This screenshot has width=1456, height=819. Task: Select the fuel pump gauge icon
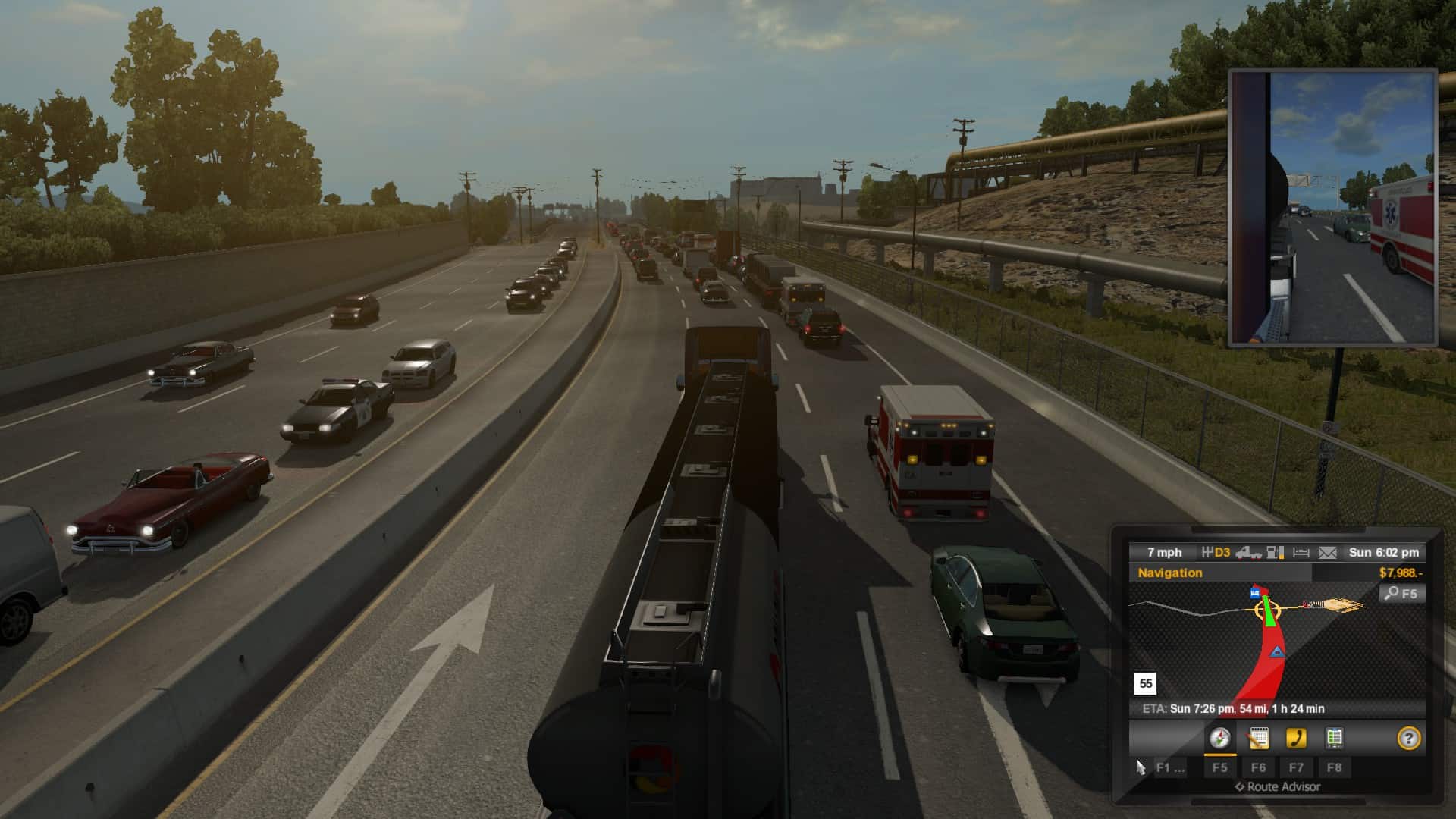[1276, 553]
